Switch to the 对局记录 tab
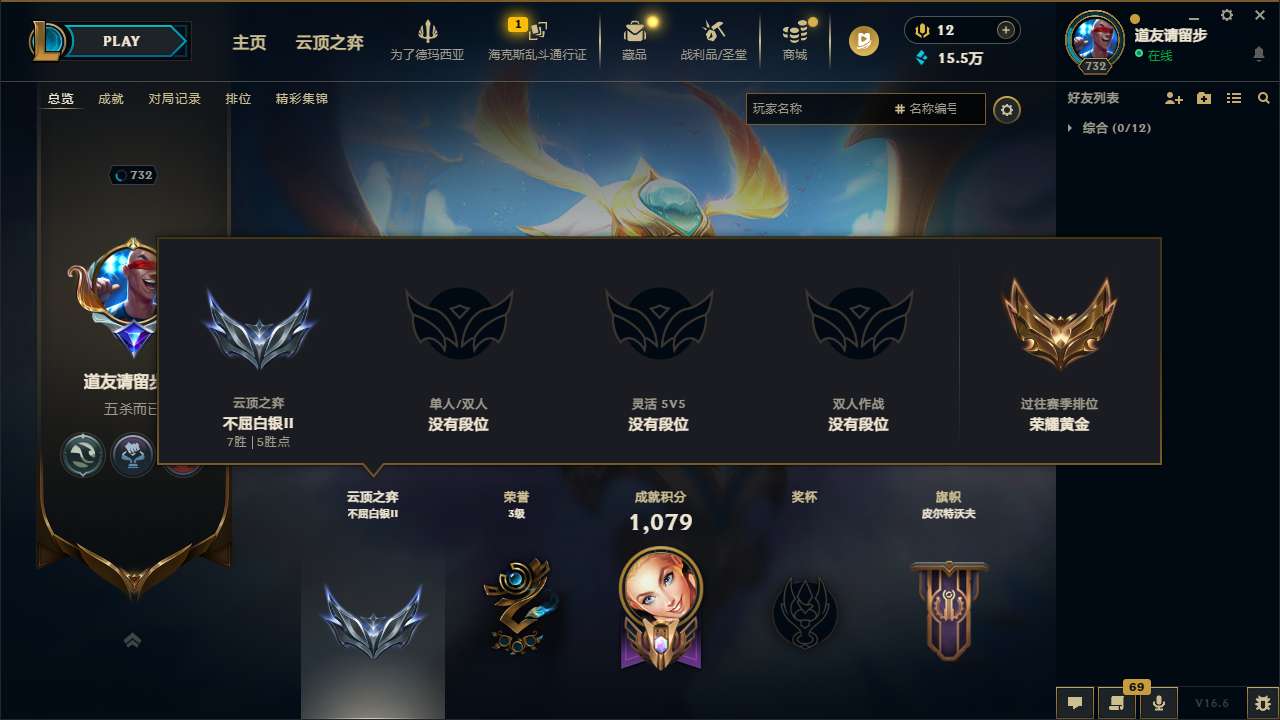 [x=174, y=99]
